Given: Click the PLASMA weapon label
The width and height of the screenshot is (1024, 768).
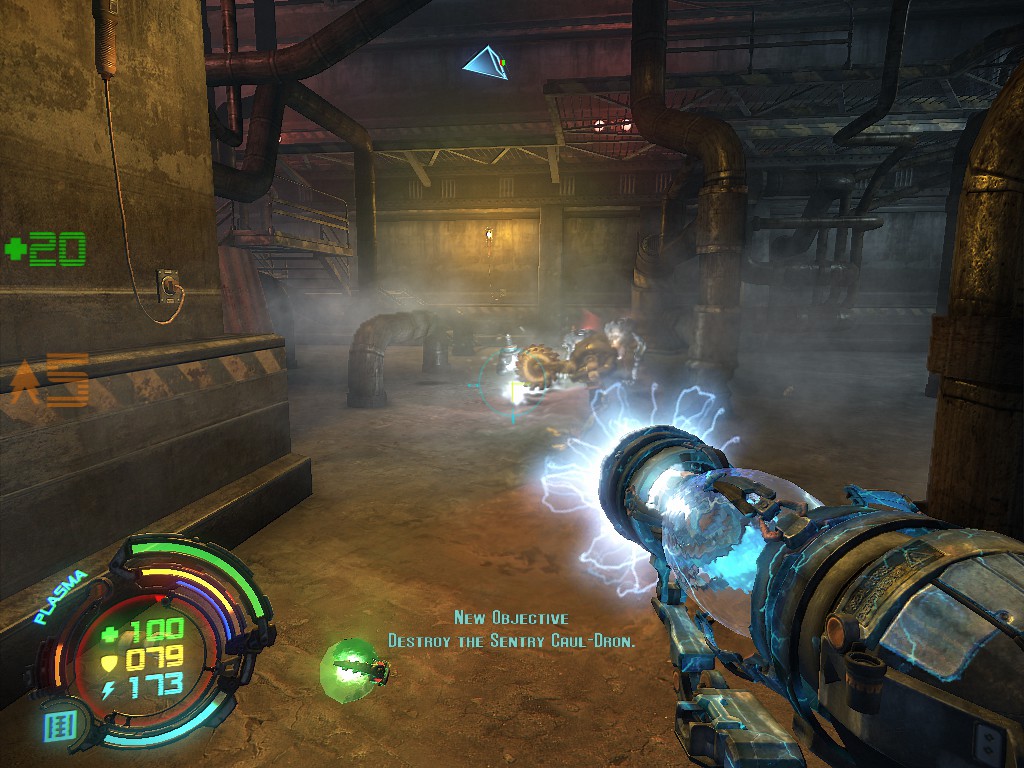Looking at the screenshot, I should click(60, 597).
